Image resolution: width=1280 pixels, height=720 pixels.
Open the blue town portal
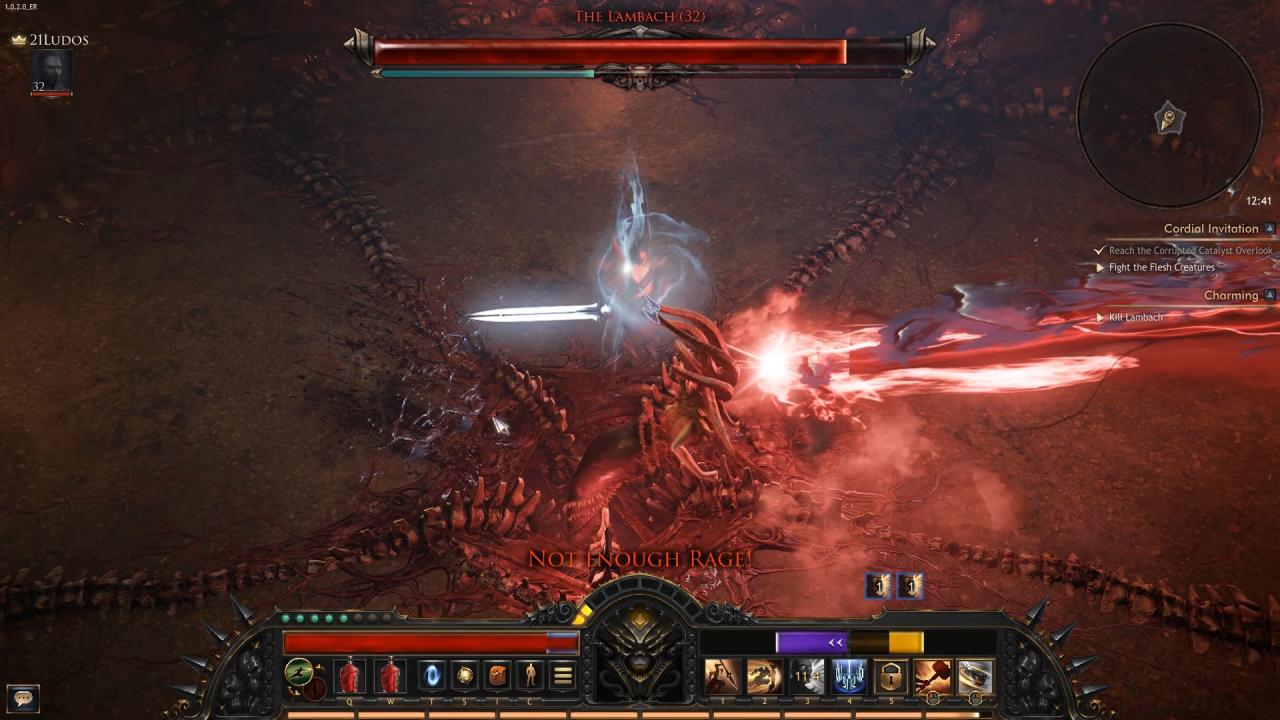coord(431,676)
